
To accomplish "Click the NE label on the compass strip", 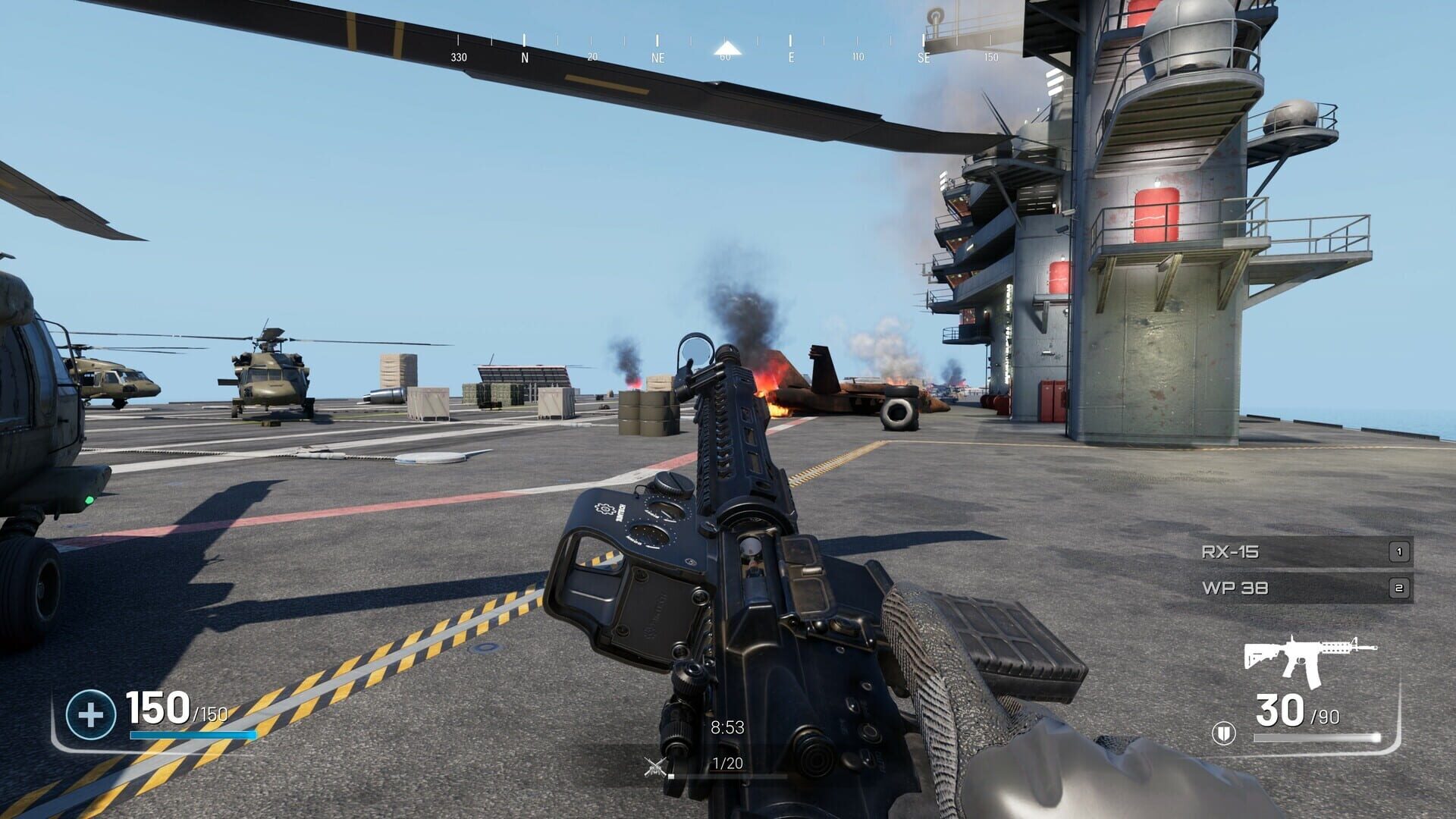I will pos(659,55).
